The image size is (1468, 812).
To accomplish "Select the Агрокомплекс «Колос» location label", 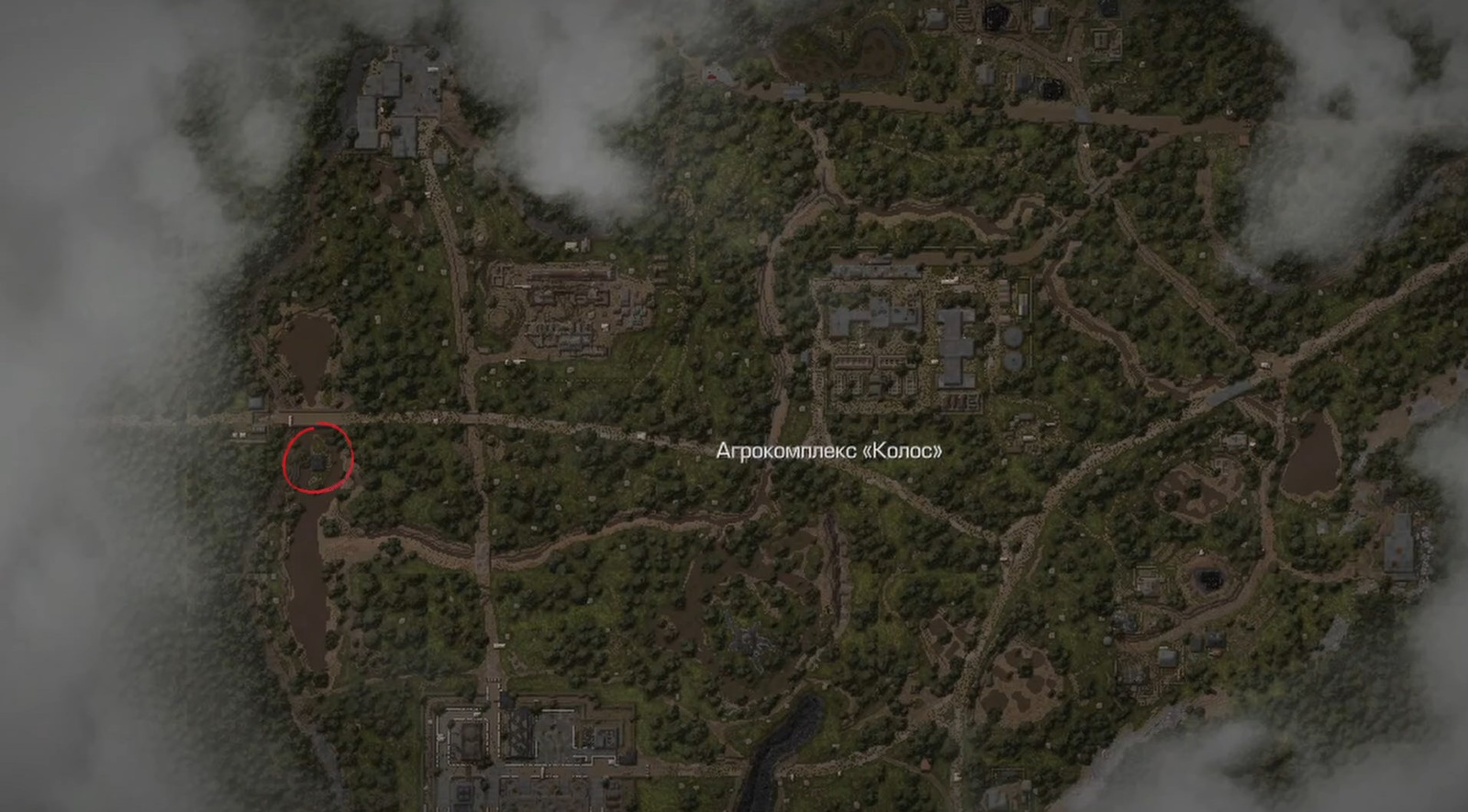I will tap(829, 451).
